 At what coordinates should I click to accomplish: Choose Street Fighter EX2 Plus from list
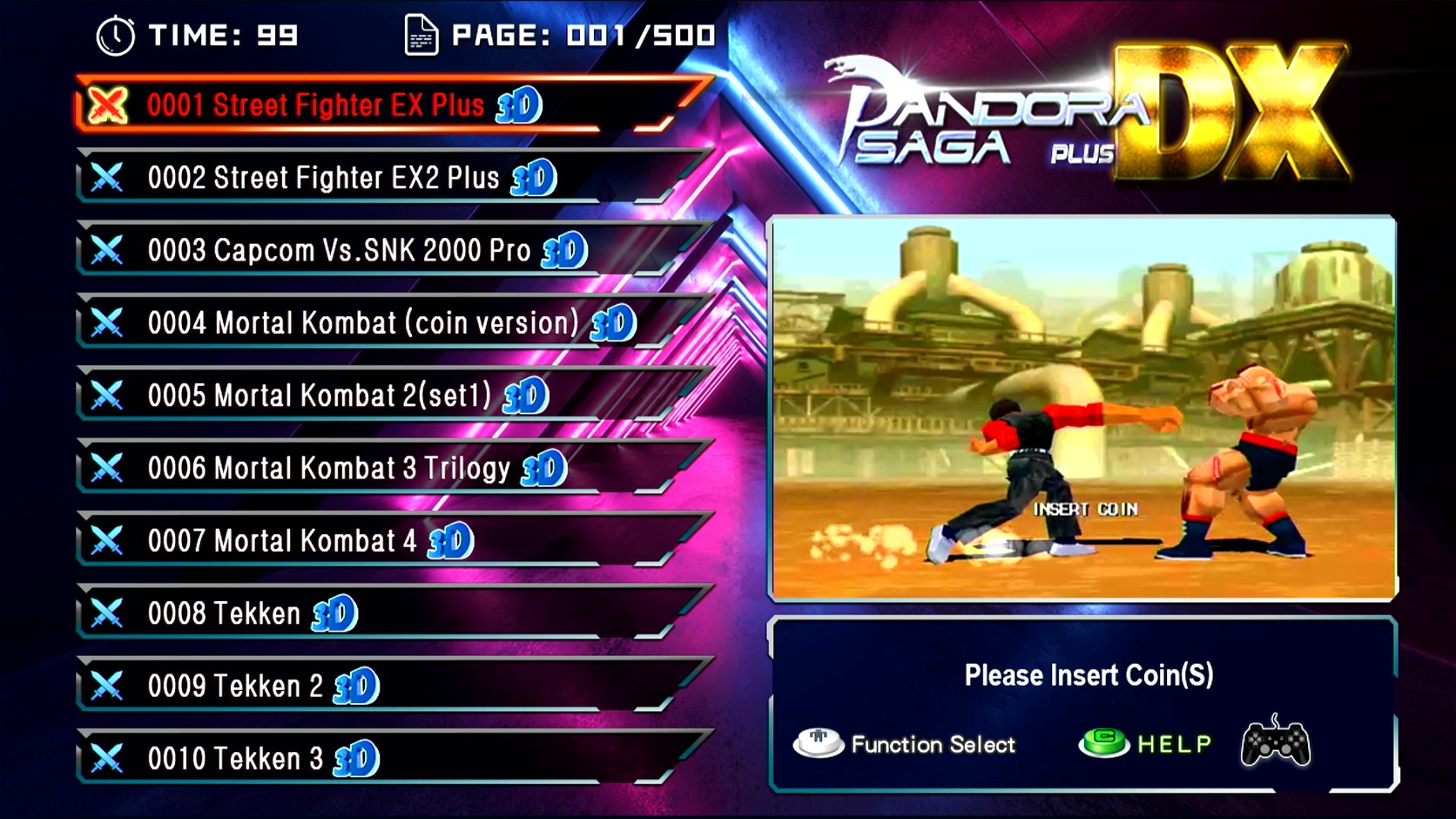point(323,178)
